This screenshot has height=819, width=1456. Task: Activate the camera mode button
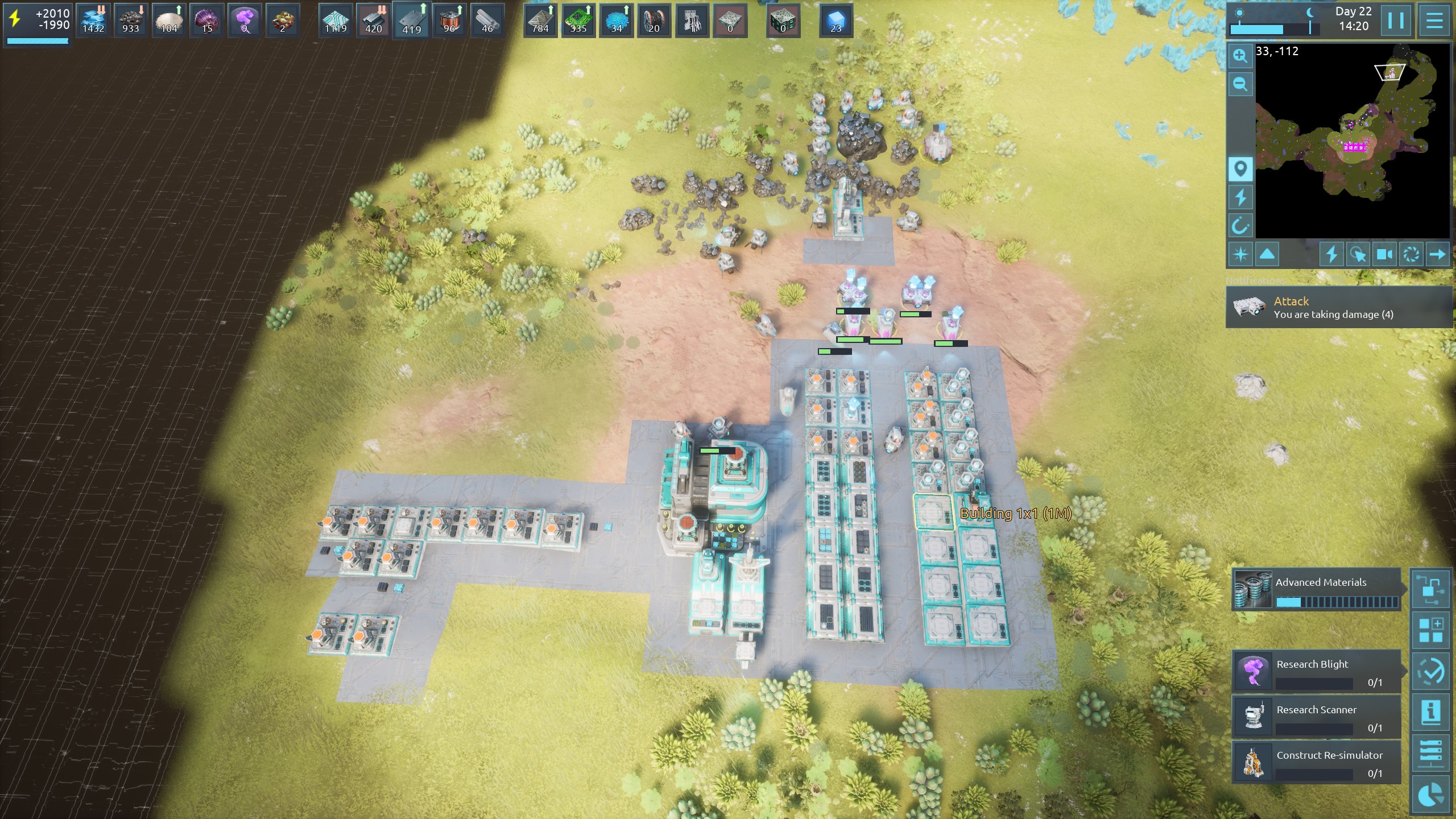point(1385,254)
